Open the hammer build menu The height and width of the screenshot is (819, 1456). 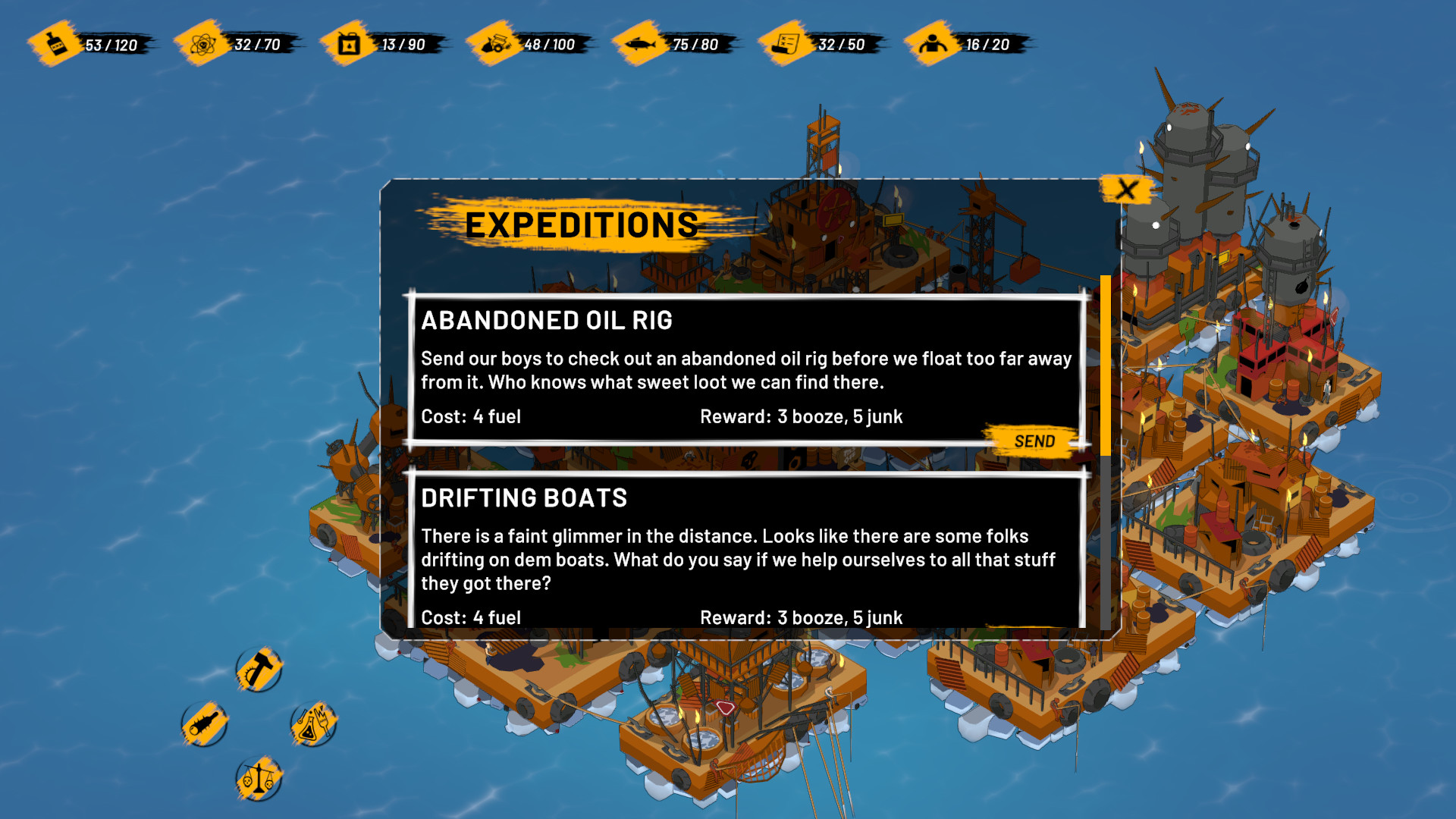(x=258, y=670)
